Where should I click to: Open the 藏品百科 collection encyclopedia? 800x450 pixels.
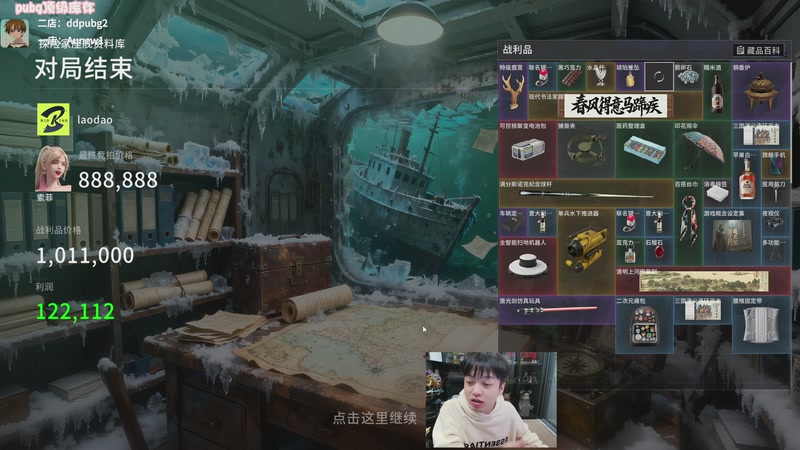pyautogui.click(x=758, y=50)
